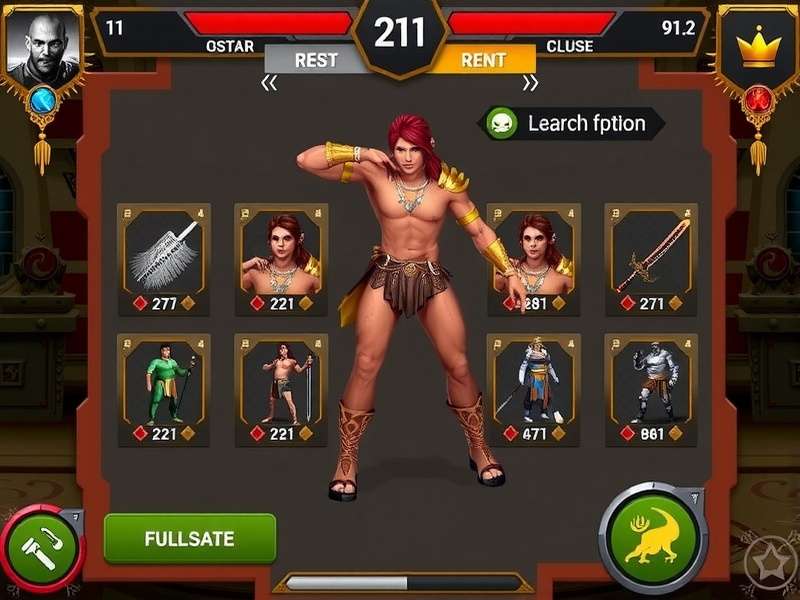Choose the spear warrior slot costing 221
Screen dimensions: 800x600
point(281,389)
